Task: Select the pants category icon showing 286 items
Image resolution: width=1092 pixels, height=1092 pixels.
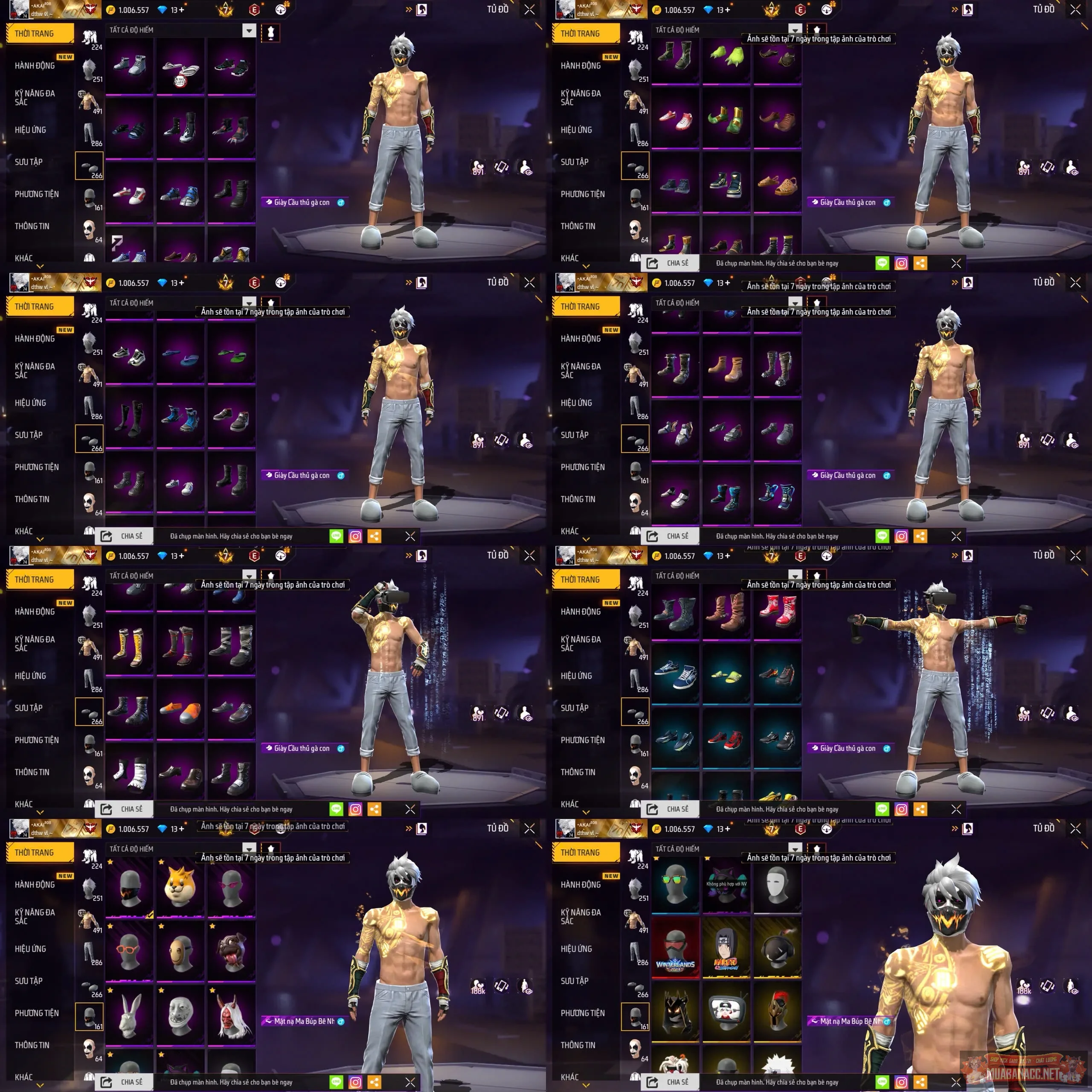Action: click(89, 134)
